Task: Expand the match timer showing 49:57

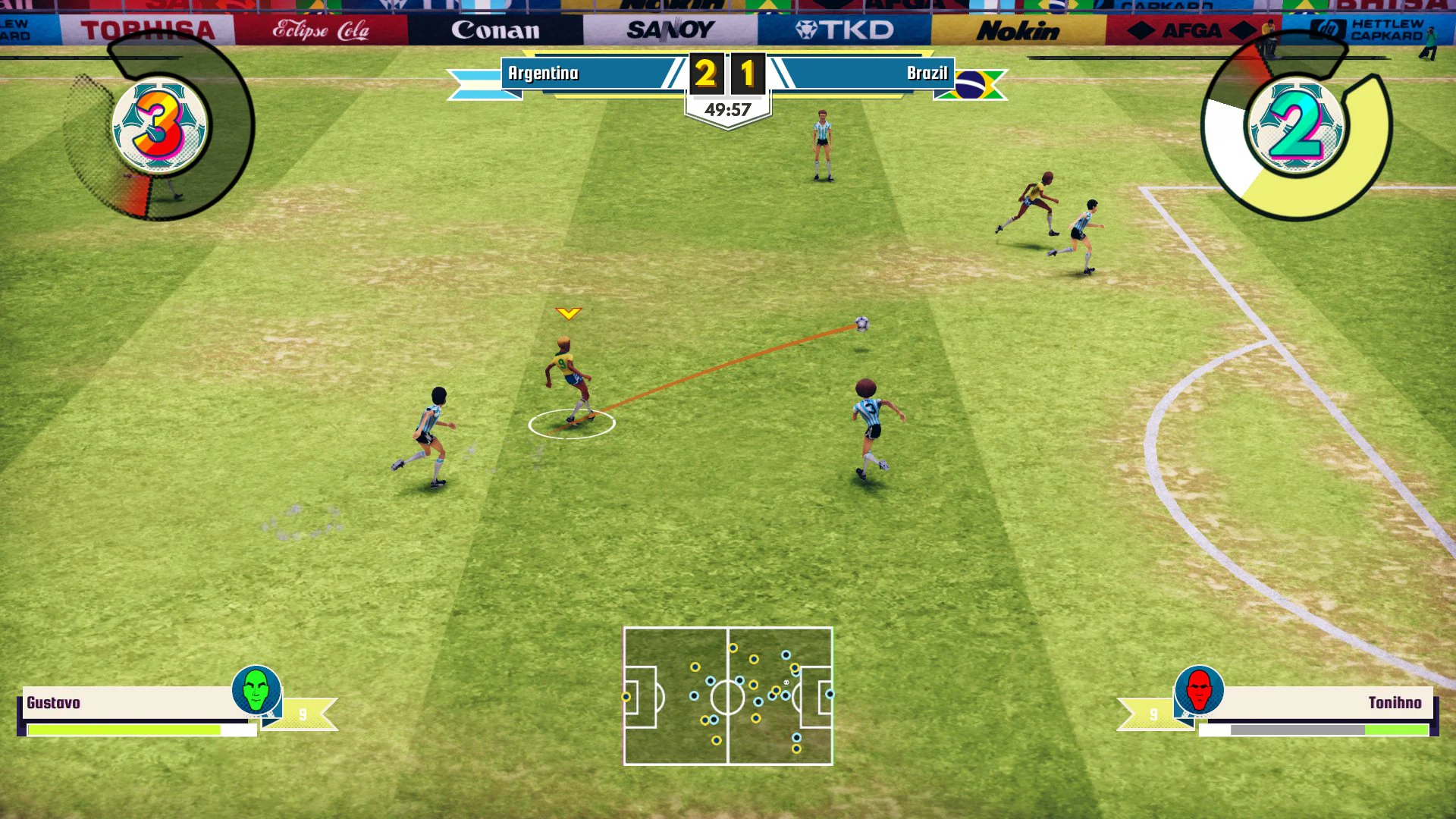Action: (726, 108)
